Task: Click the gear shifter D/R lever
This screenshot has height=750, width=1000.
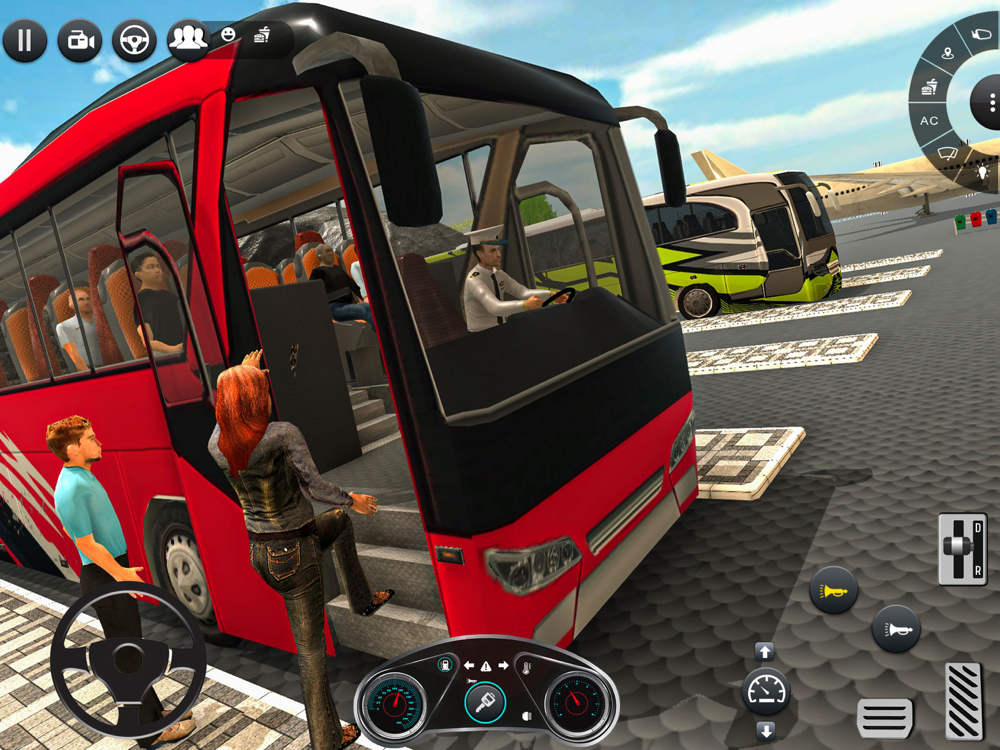Action: (961, 549)
